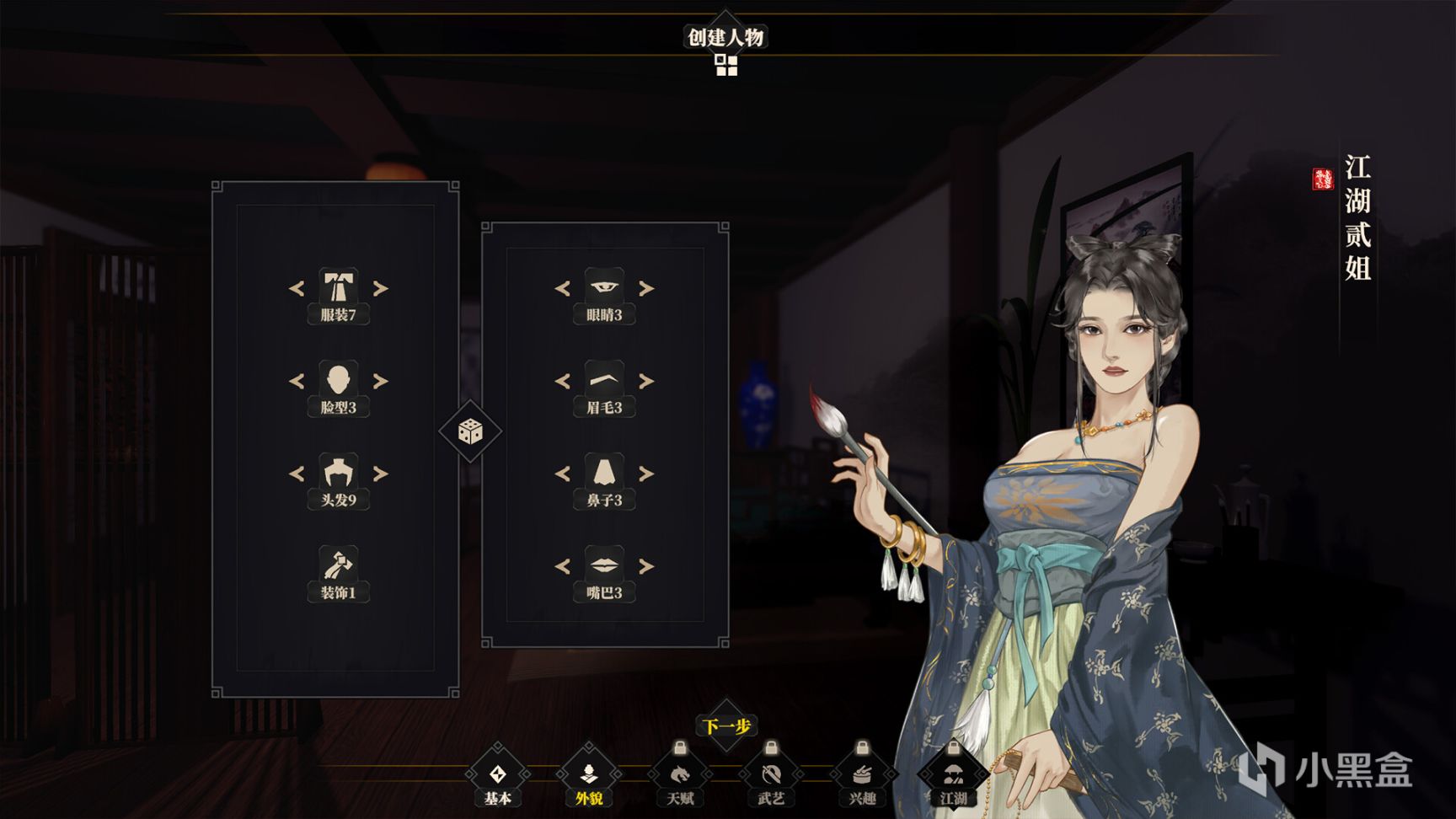Go back to previous 眼睛 eye style
The height and width of the screenshot is (819, 1456).
[x=562, y=289]
